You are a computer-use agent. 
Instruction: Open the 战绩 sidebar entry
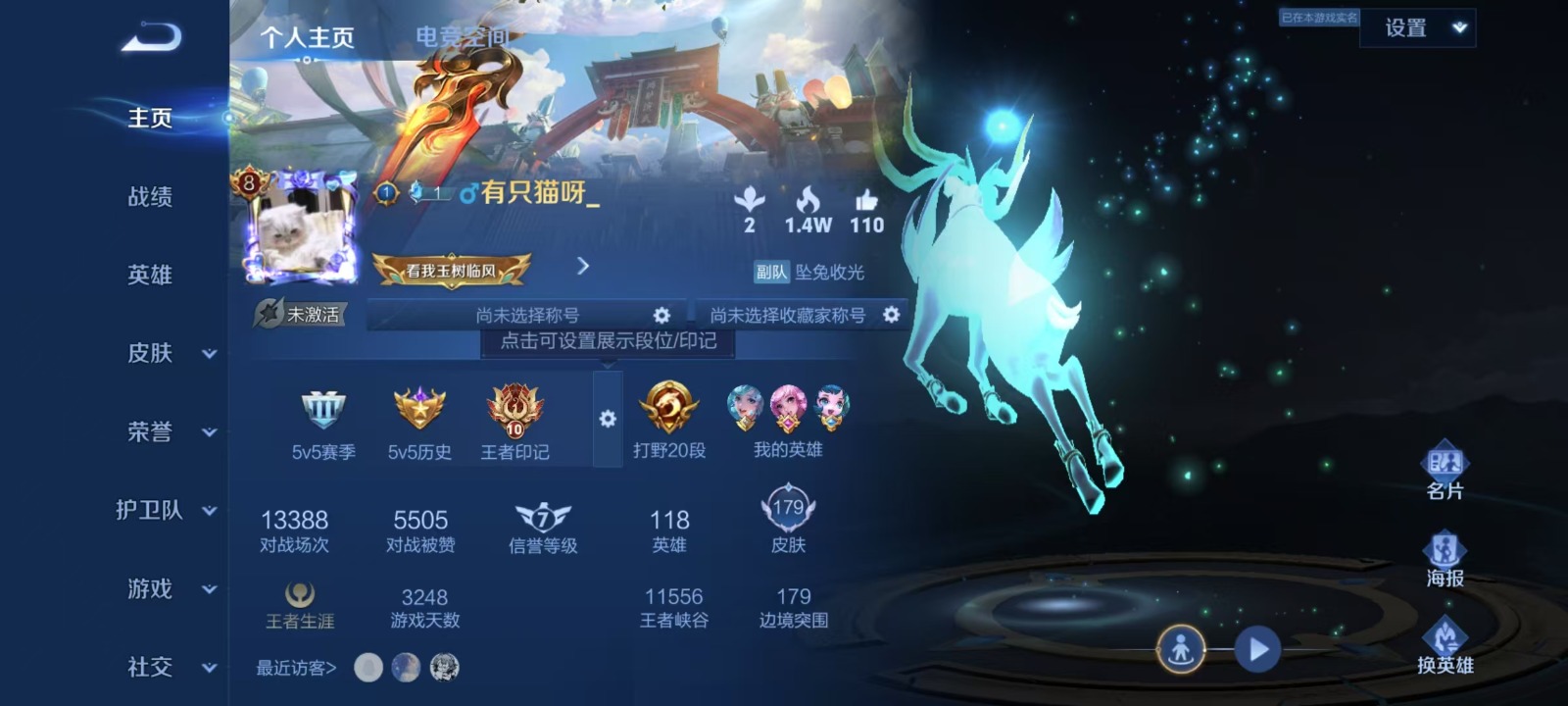click(150, 197)
